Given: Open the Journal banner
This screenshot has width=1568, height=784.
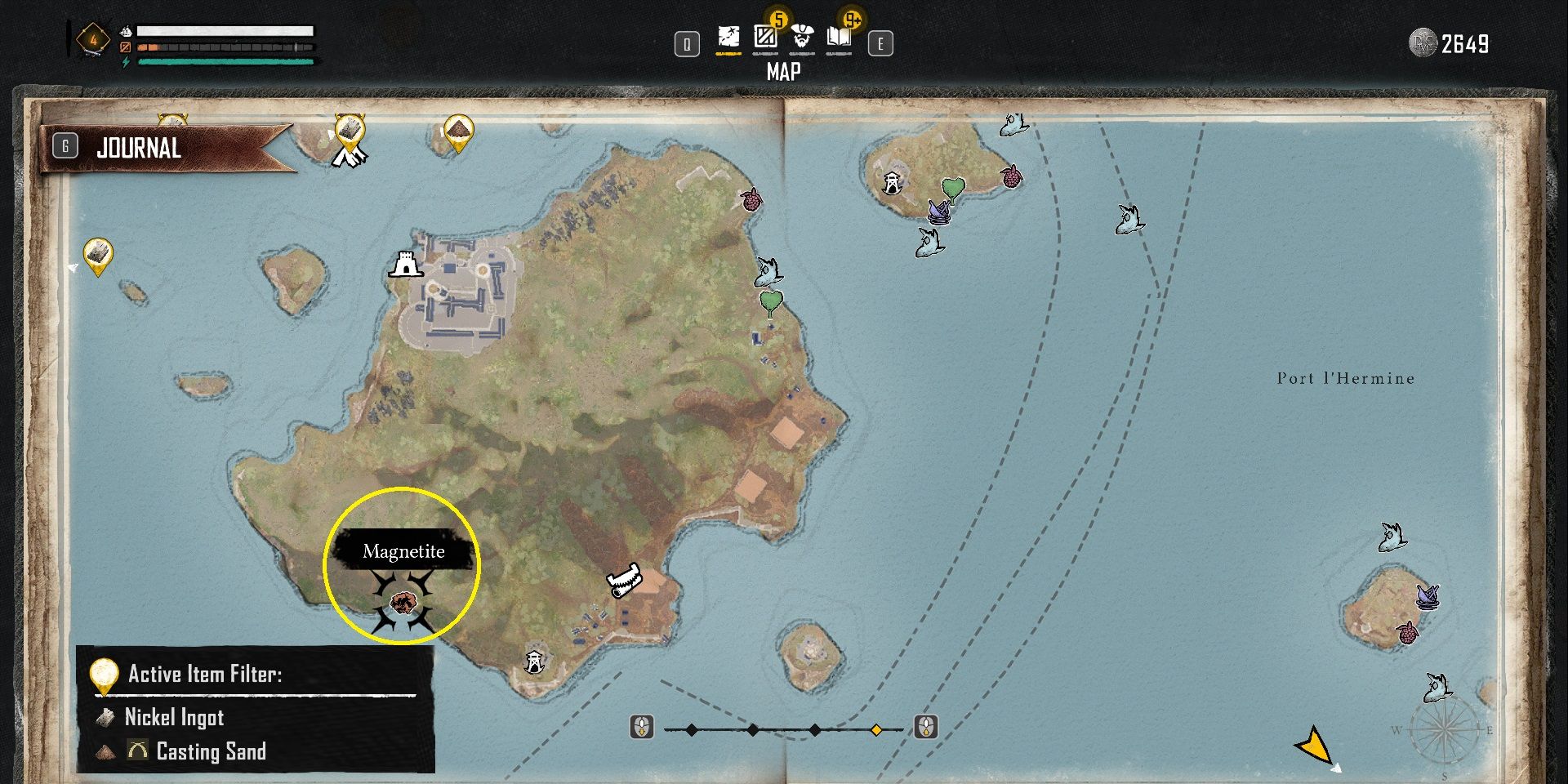Looking at the screenshot, I should (x=163, y=148).
